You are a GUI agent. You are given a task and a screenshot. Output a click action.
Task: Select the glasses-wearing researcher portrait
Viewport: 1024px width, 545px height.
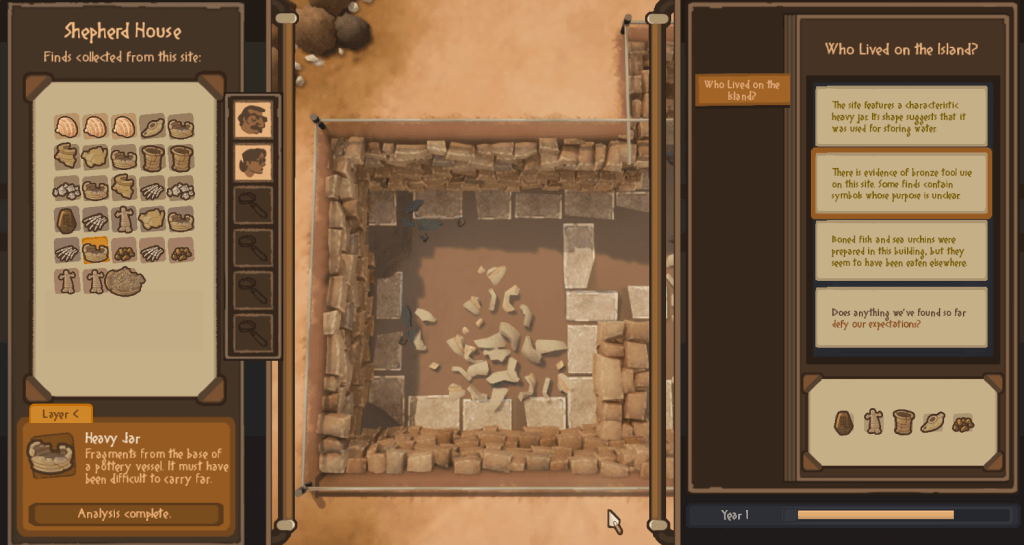(x=251, y=161)
